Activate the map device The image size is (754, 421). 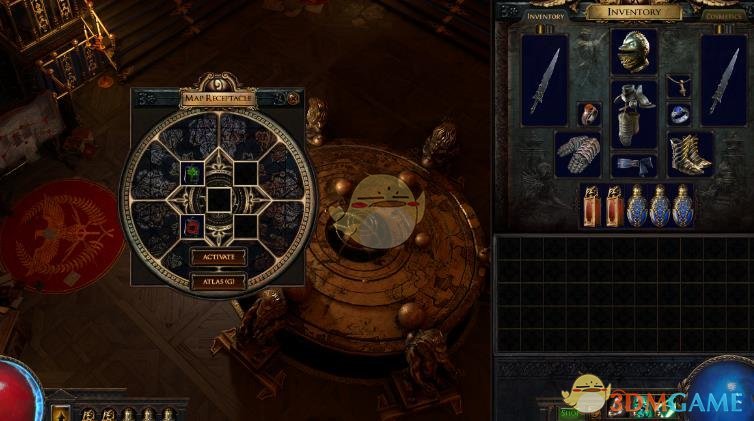coord(218,257)
